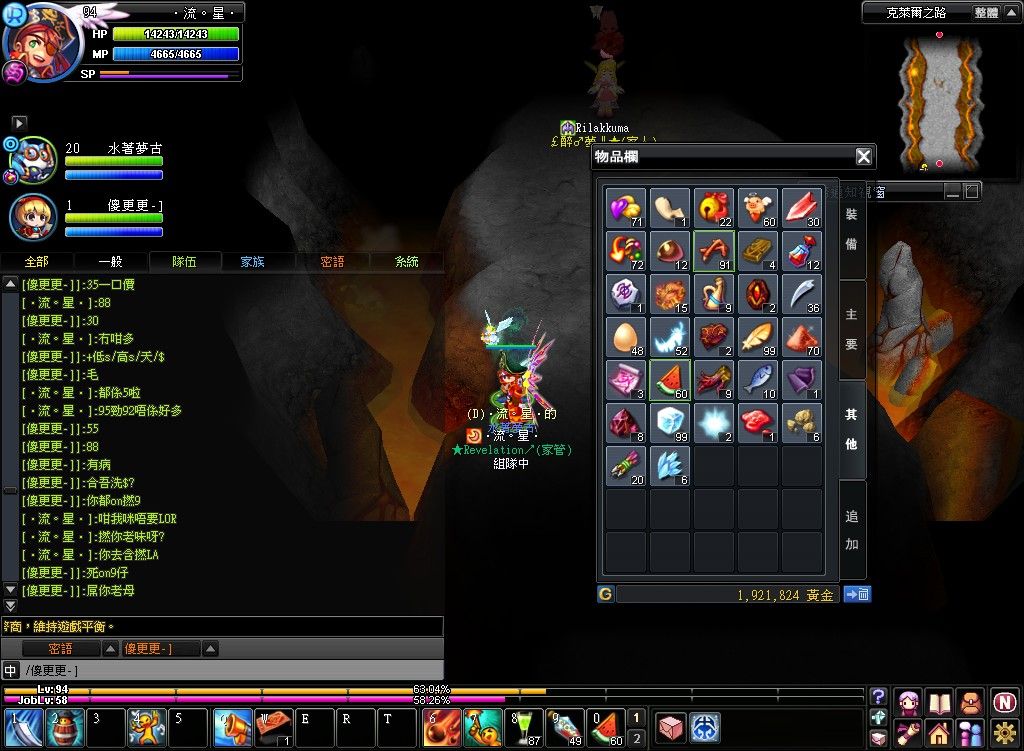1024x751 pixels.
Task: Switch to the 主要 inventory tab
Action: (x=851, y=330)
